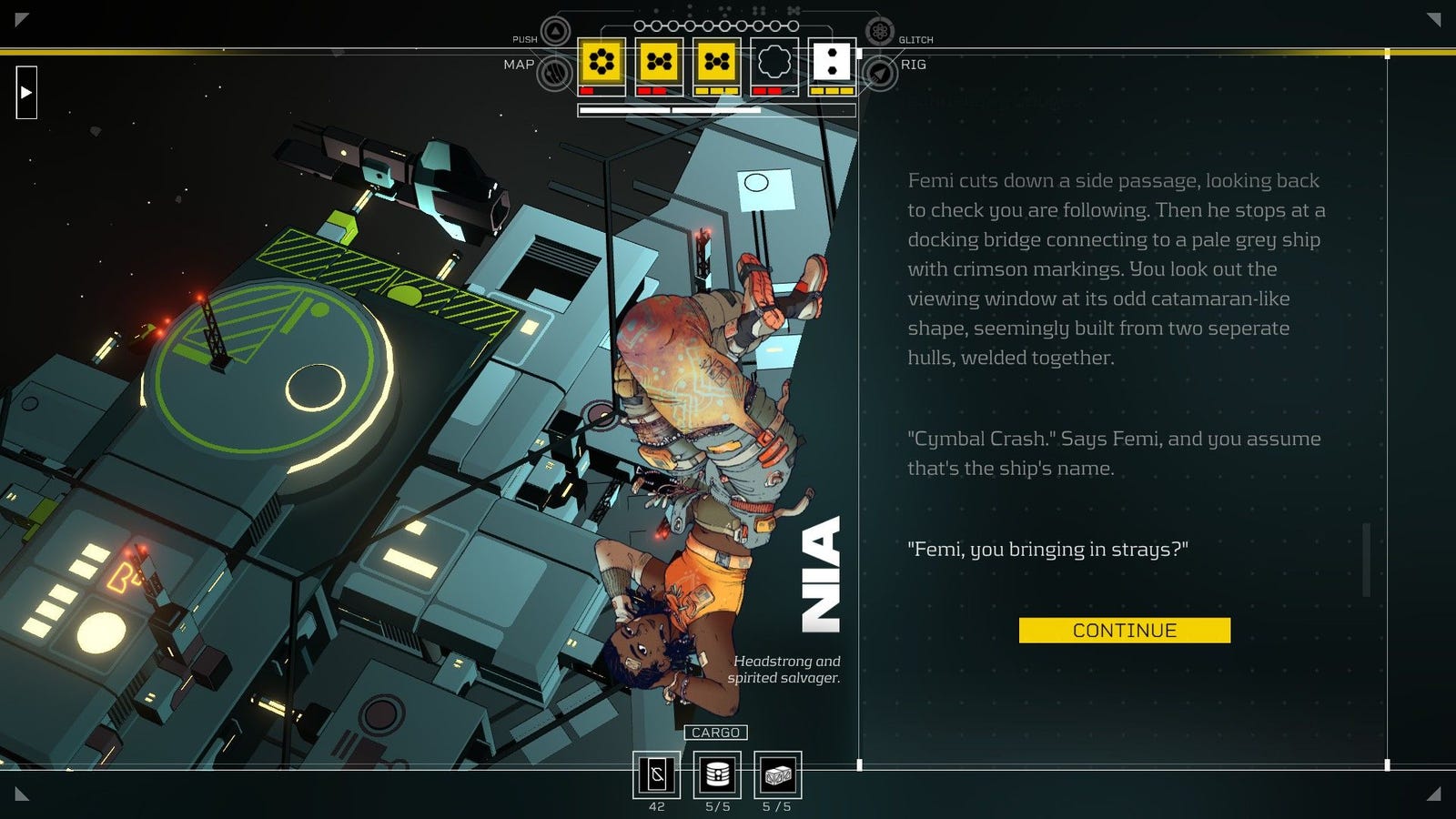Select the yellow six-pip die
This screenshot has height=819, width=1456.
click(602, 62)
